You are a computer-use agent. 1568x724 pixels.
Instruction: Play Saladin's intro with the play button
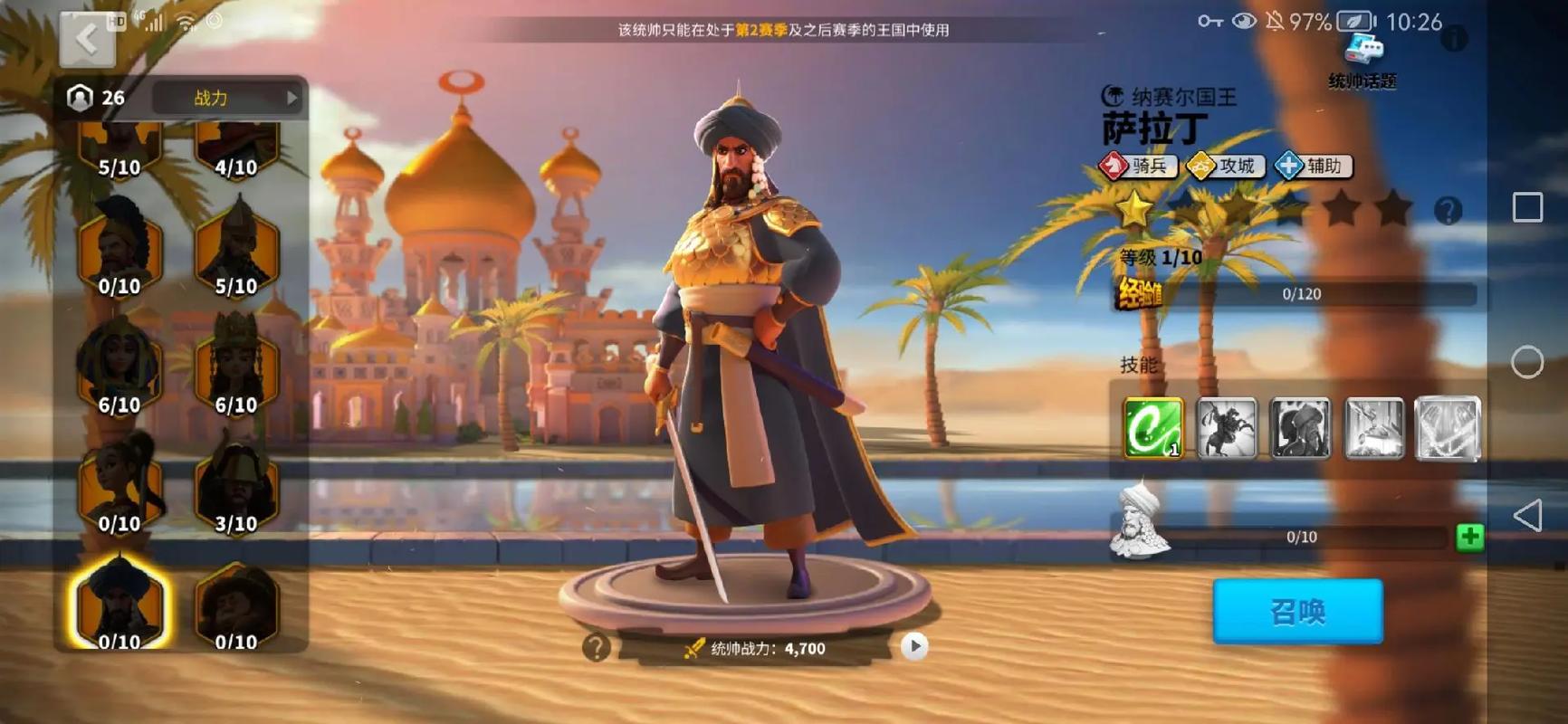(914, 646)
